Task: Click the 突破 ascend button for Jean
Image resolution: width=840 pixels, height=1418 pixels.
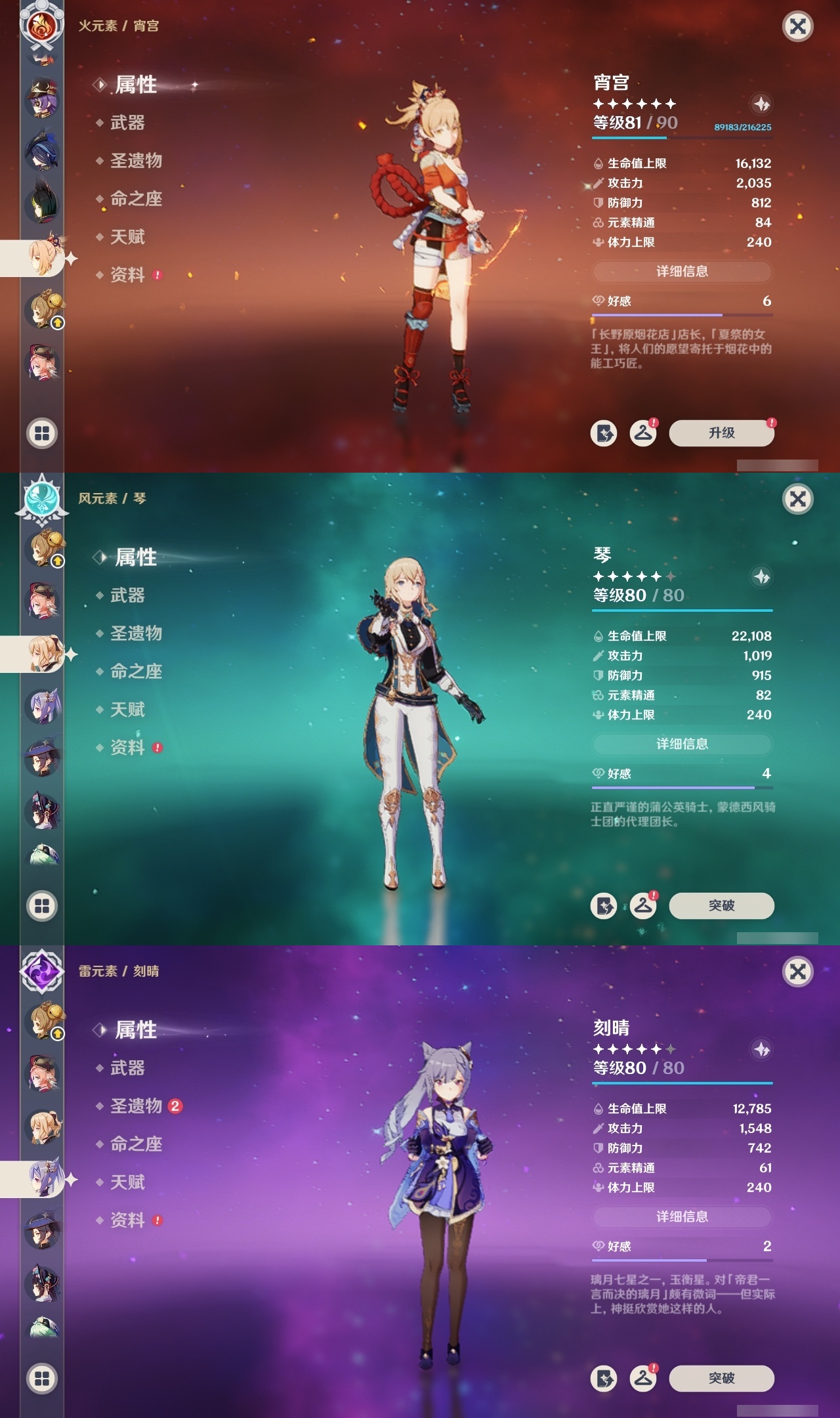Action: [x=722, y=905]
